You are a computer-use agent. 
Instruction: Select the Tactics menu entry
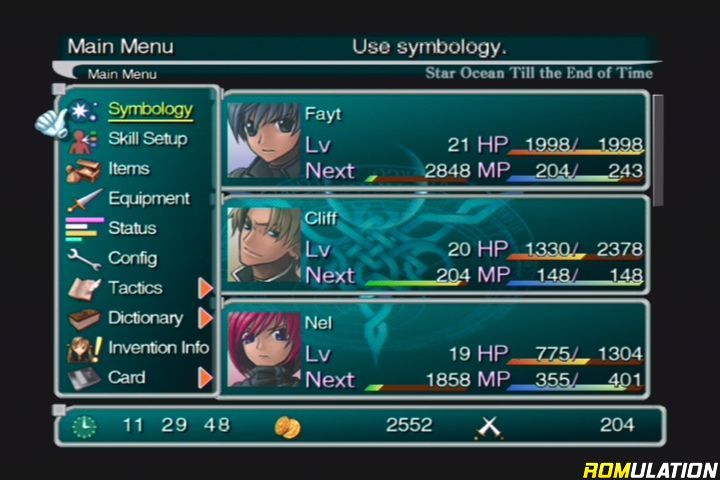coord(135,288)
